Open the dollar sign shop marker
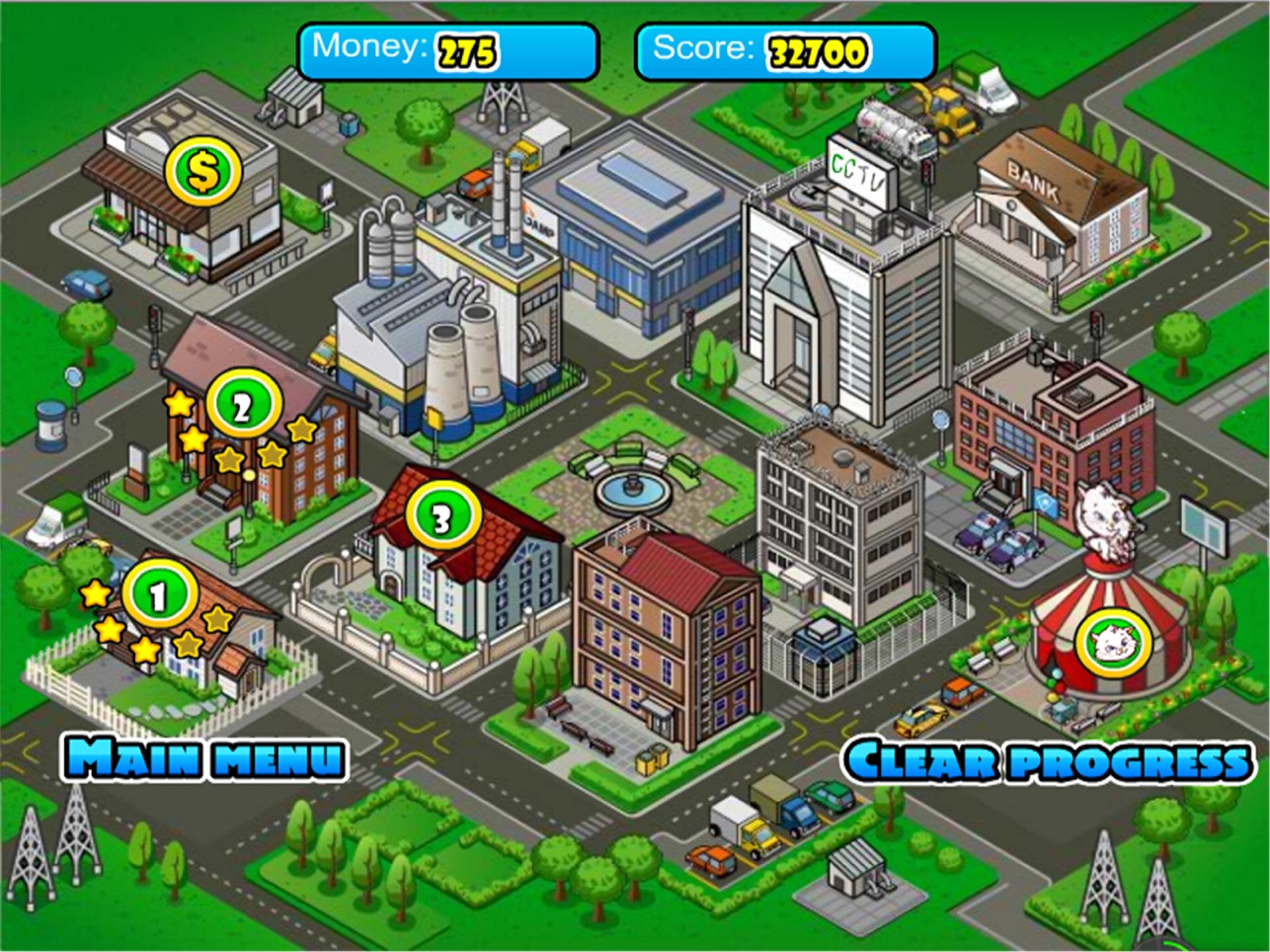The height and width of the screenshot is (952, 1270). point(203,174)
